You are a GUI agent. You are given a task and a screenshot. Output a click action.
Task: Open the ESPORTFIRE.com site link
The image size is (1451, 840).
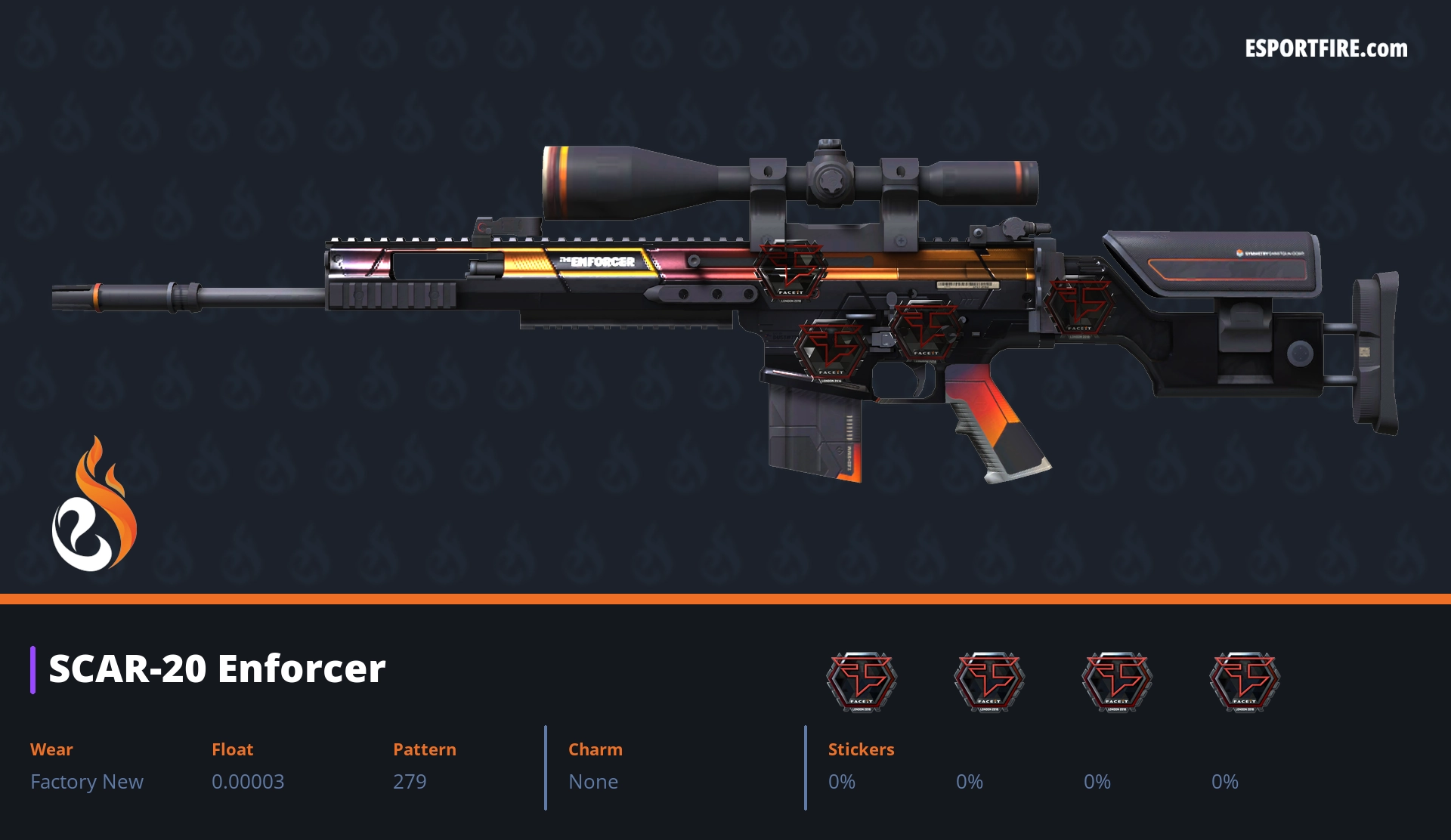(1326, 49)
